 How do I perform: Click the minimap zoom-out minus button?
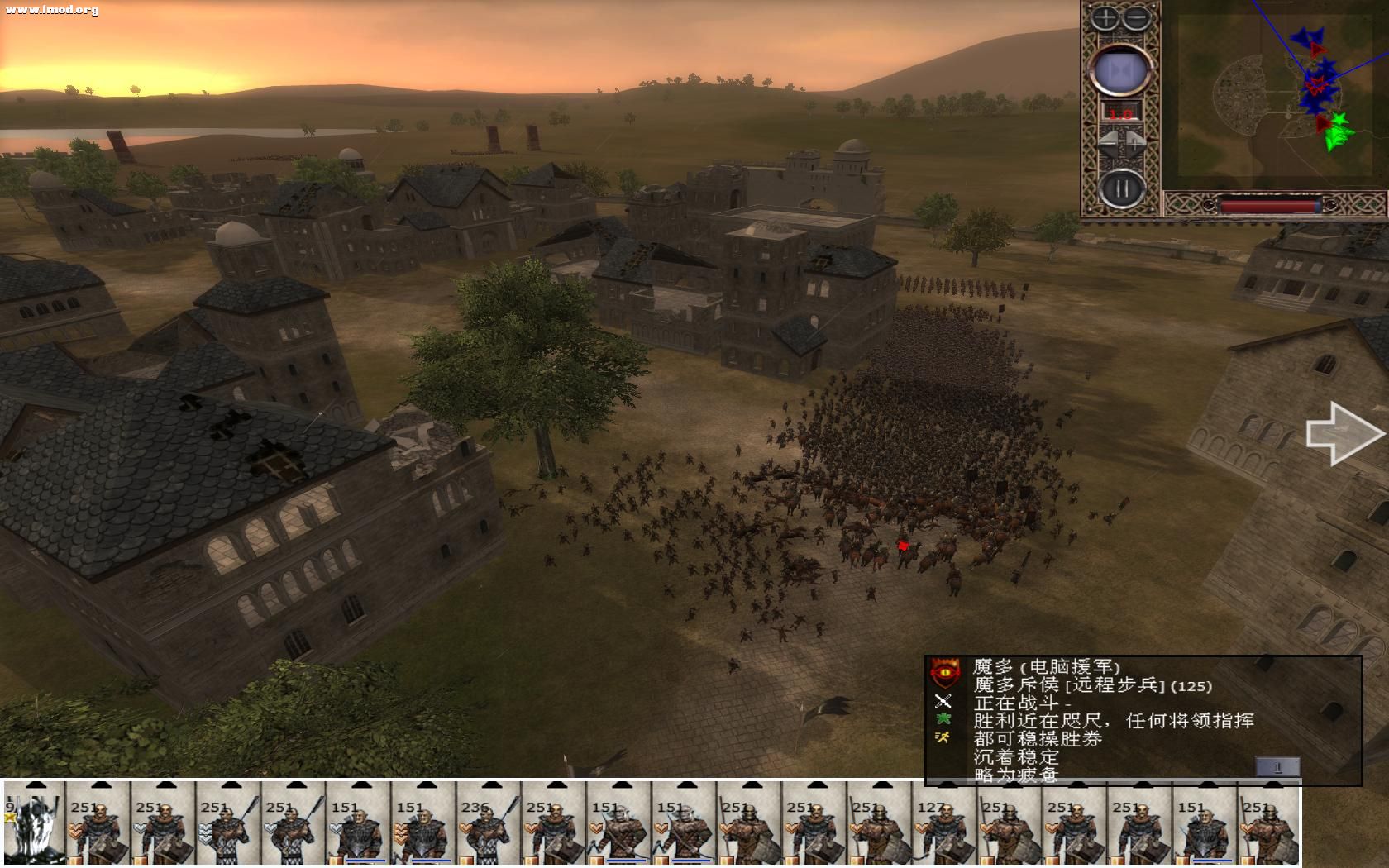pos(1137,17)
